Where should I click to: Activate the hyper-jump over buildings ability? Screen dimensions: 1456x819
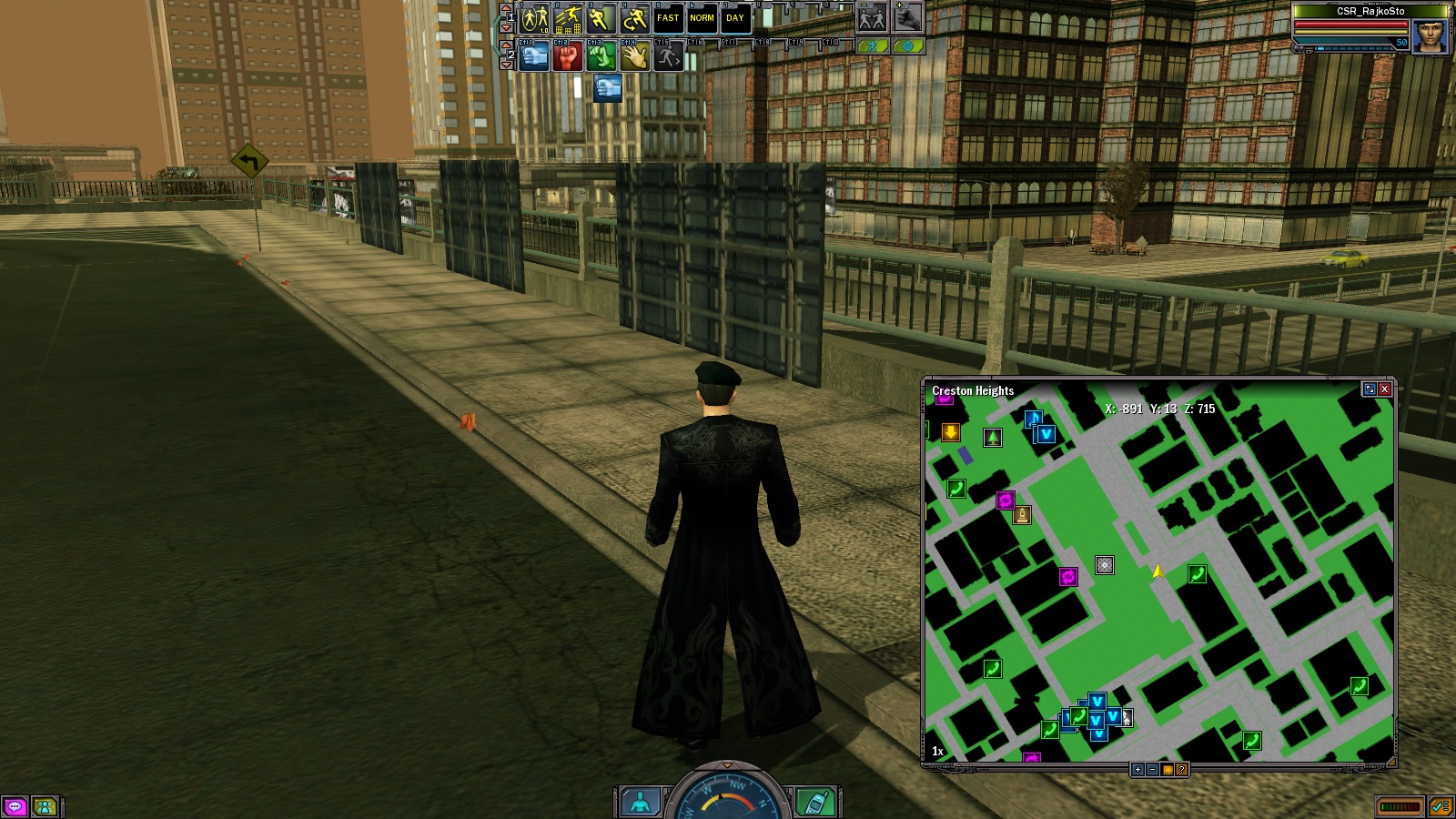click(568, 18)
